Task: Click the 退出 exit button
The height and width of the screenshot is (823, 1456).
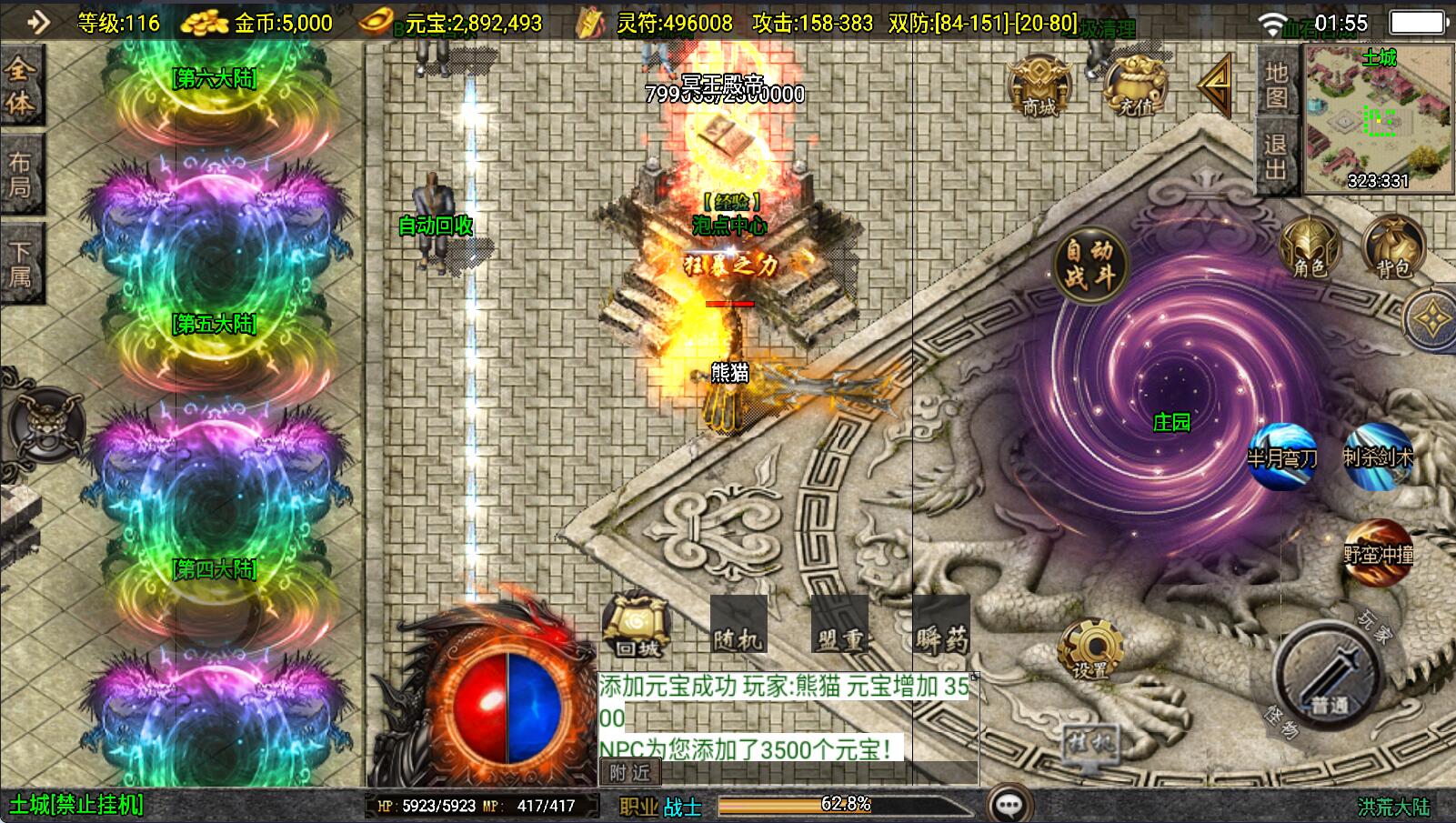Action: pyautogui.click(x=1276, y=157)
